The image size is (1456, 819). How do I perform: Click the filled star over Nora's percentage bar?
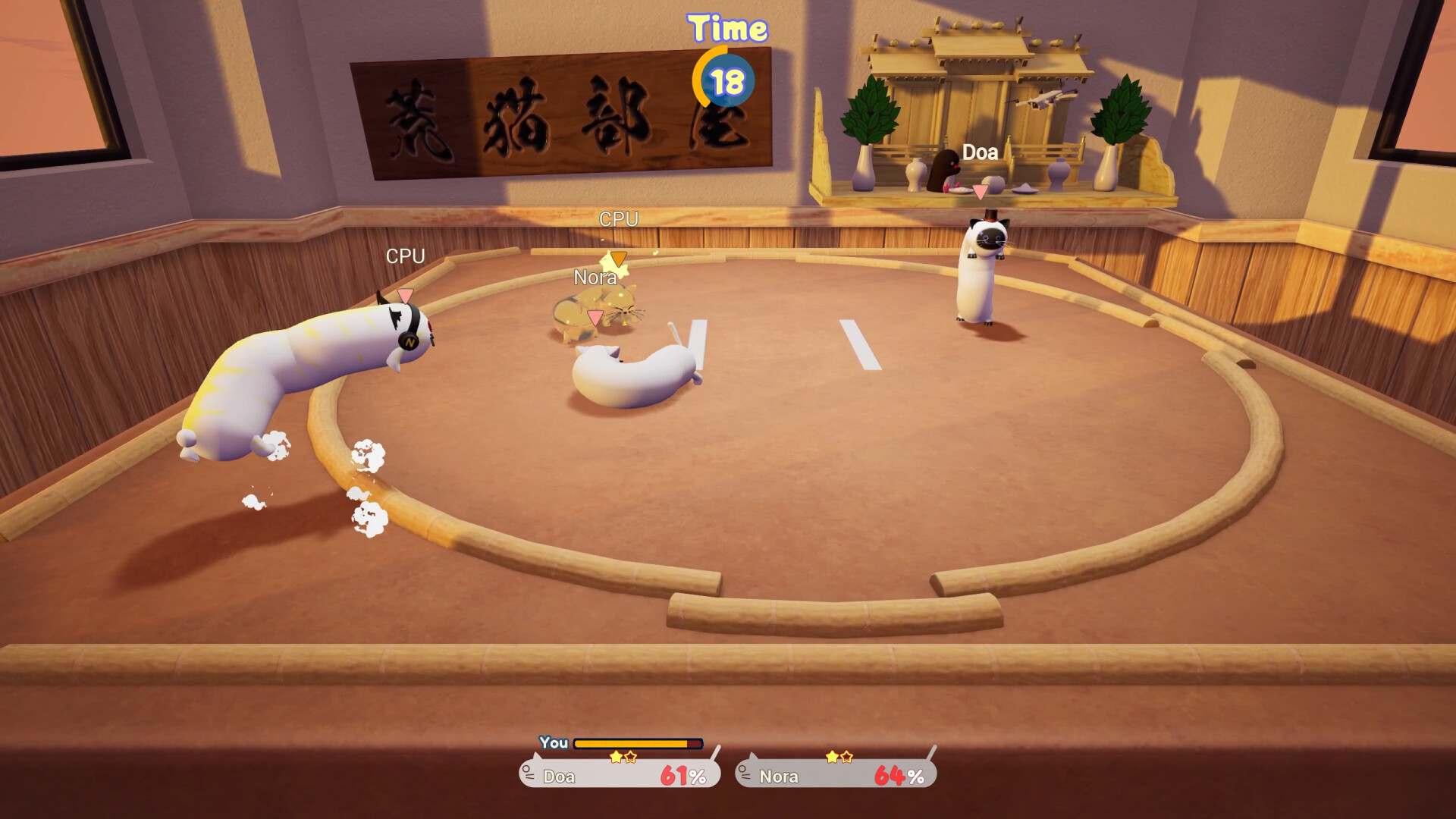[x=832, y=758]
